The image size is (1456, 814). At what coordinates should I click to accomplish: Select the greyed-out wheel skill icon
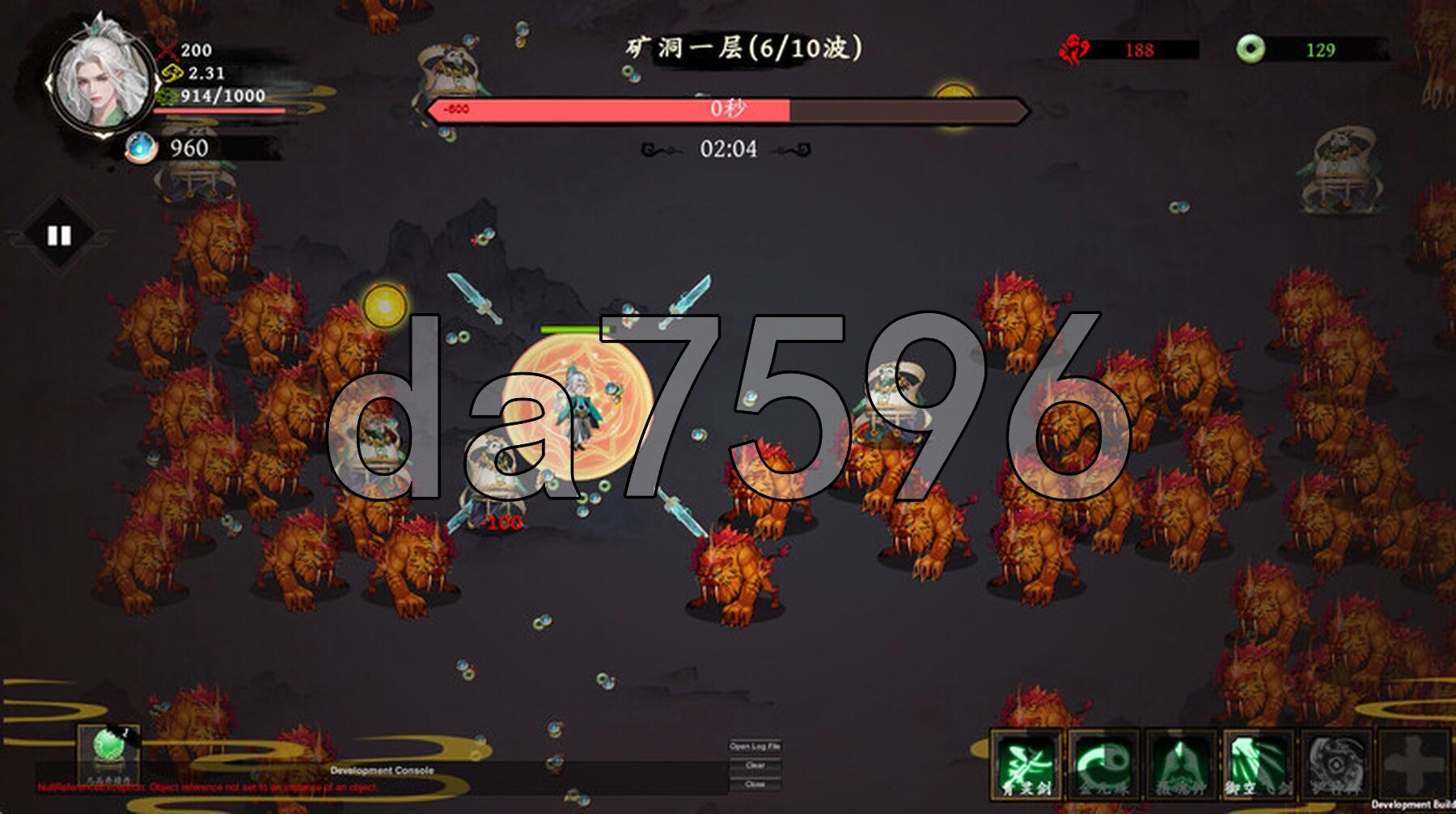(1336, 765)
